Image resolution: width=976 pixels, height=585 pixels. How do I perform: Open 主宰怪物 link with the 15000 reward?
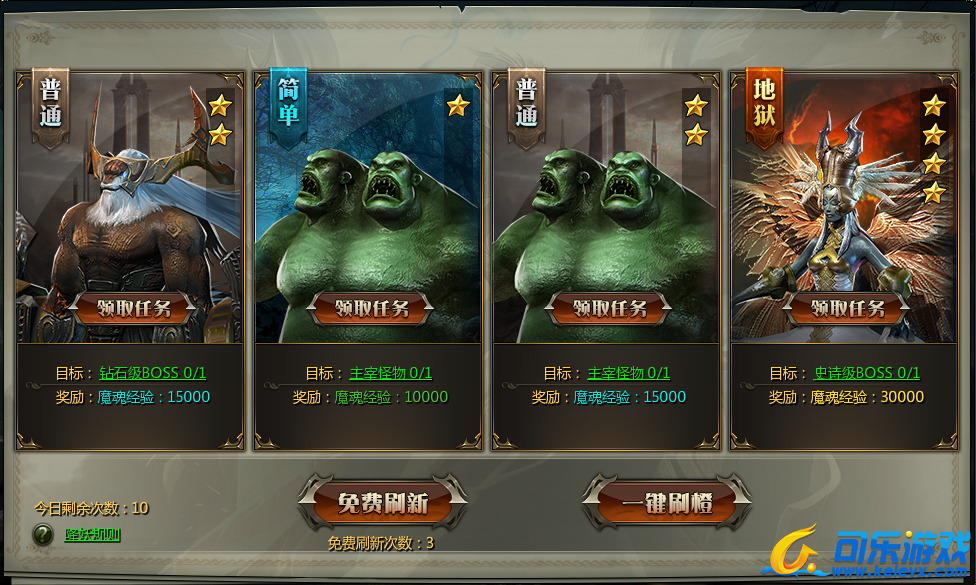(628, 373)
